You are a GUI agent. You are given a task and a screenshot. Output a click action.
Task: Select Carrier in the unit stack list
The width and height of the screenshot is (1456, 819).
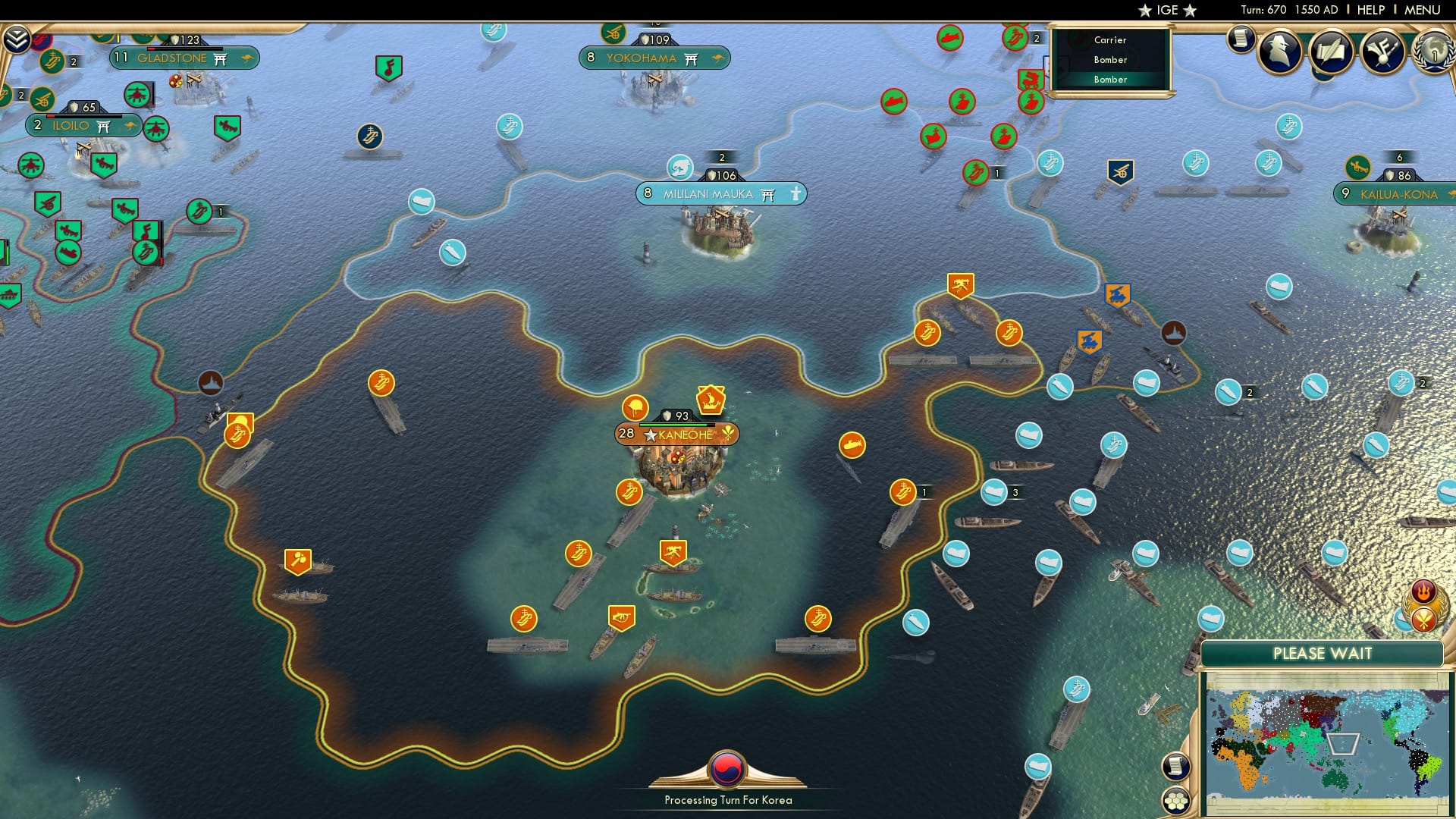pyautogui.click(x=1109, y=39)
